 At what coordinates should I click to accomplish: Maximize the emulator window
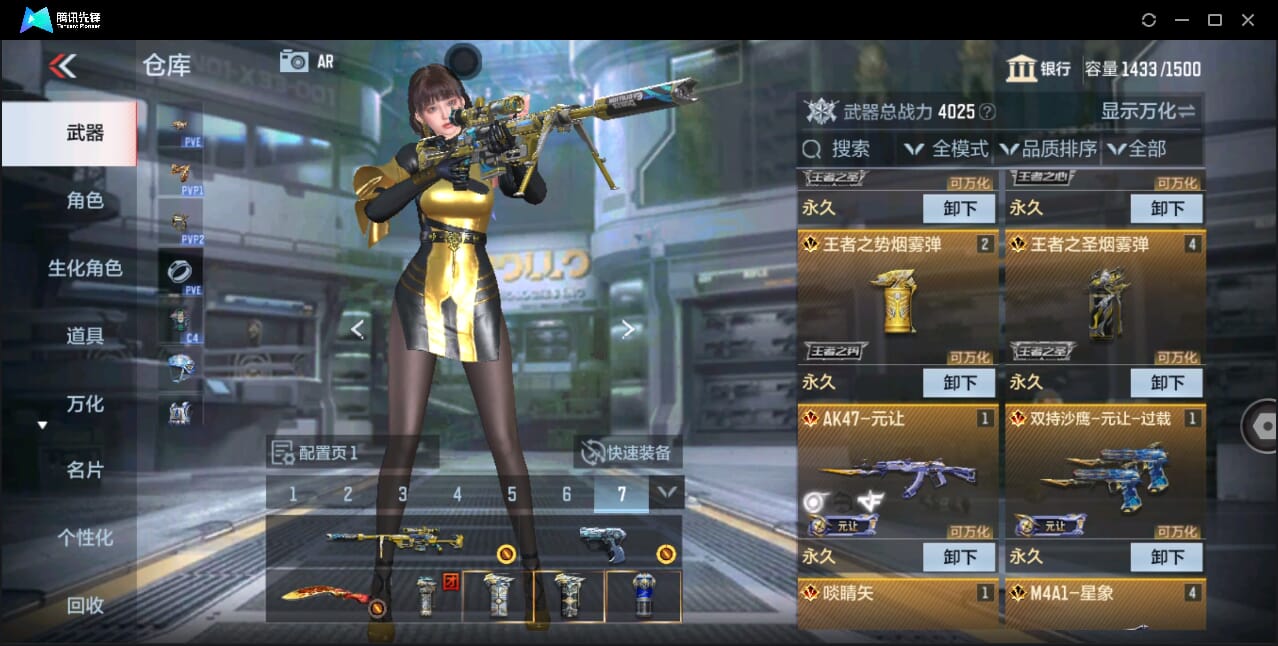(x=1215, y=20)
